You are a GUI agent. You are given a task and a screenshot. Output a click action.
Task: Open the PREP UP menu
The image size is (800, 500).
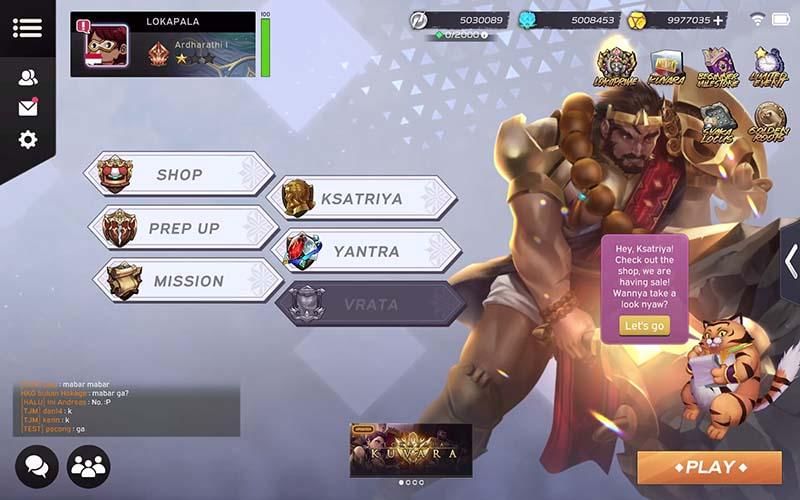(183, 228)
